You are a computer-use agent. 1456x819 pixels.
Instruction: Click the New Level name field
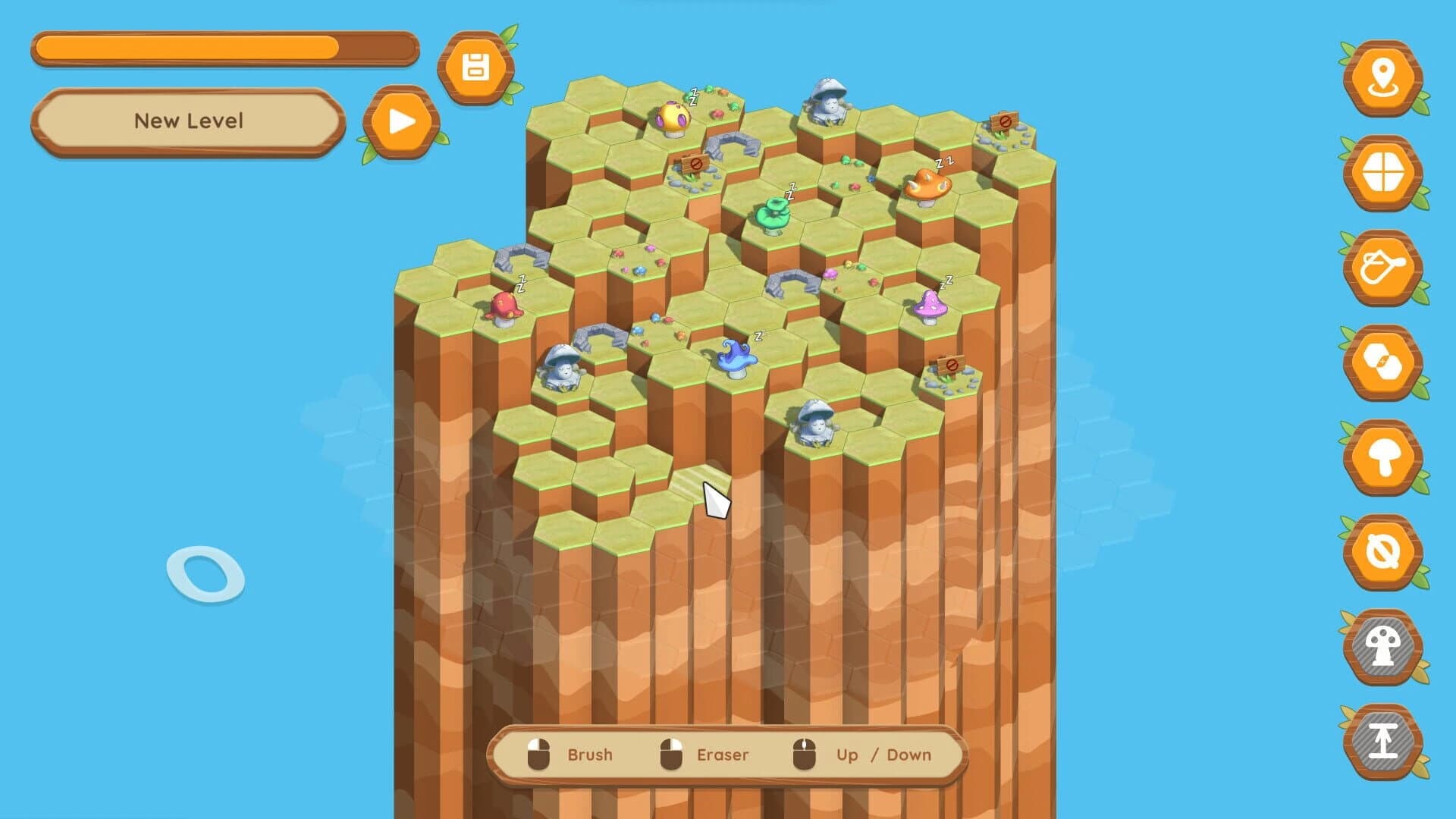(x=188, y=120)
